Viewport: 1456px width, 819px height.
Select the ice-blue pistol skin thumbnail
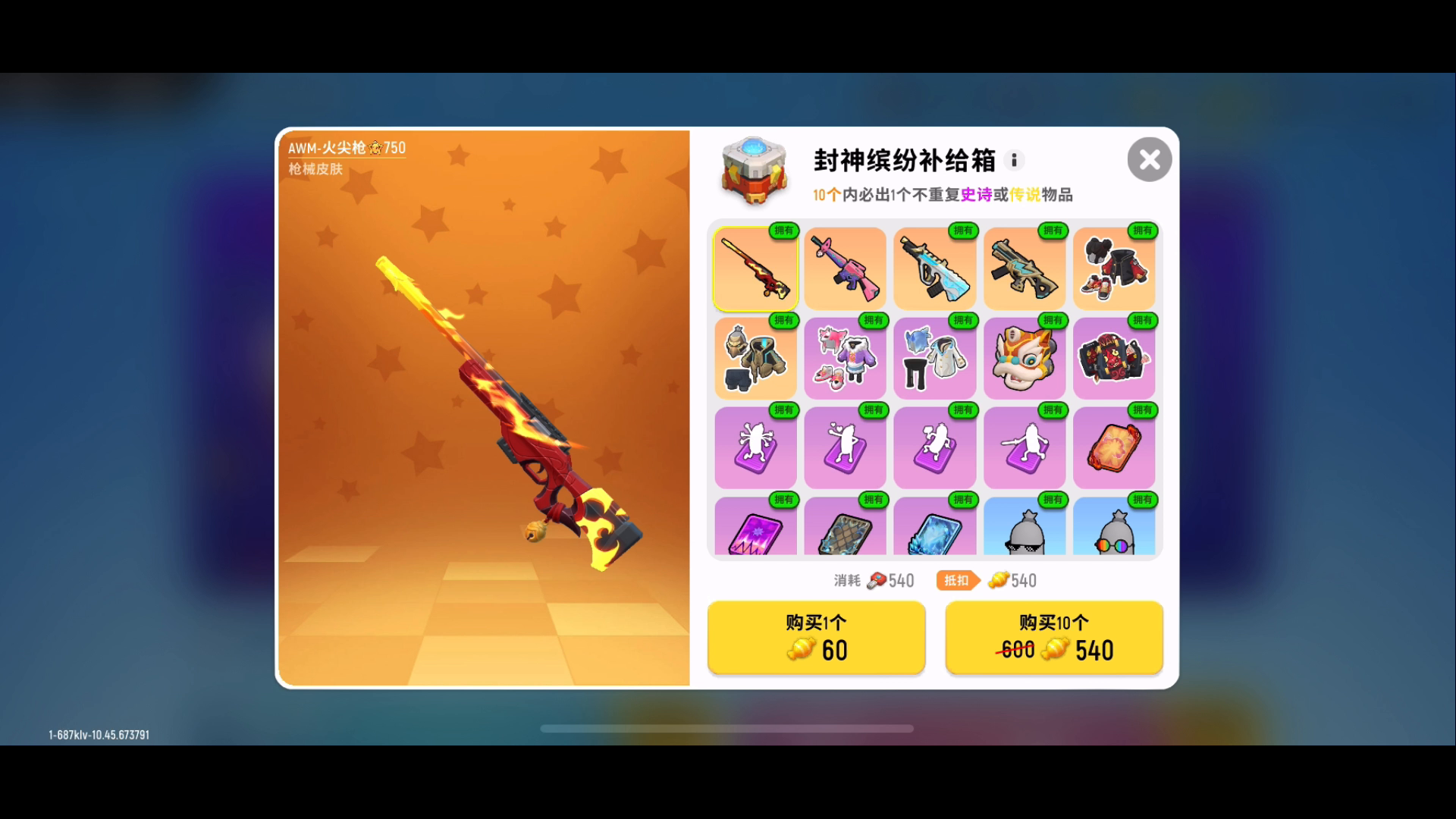pyautogui.click(x=934, y=268)
